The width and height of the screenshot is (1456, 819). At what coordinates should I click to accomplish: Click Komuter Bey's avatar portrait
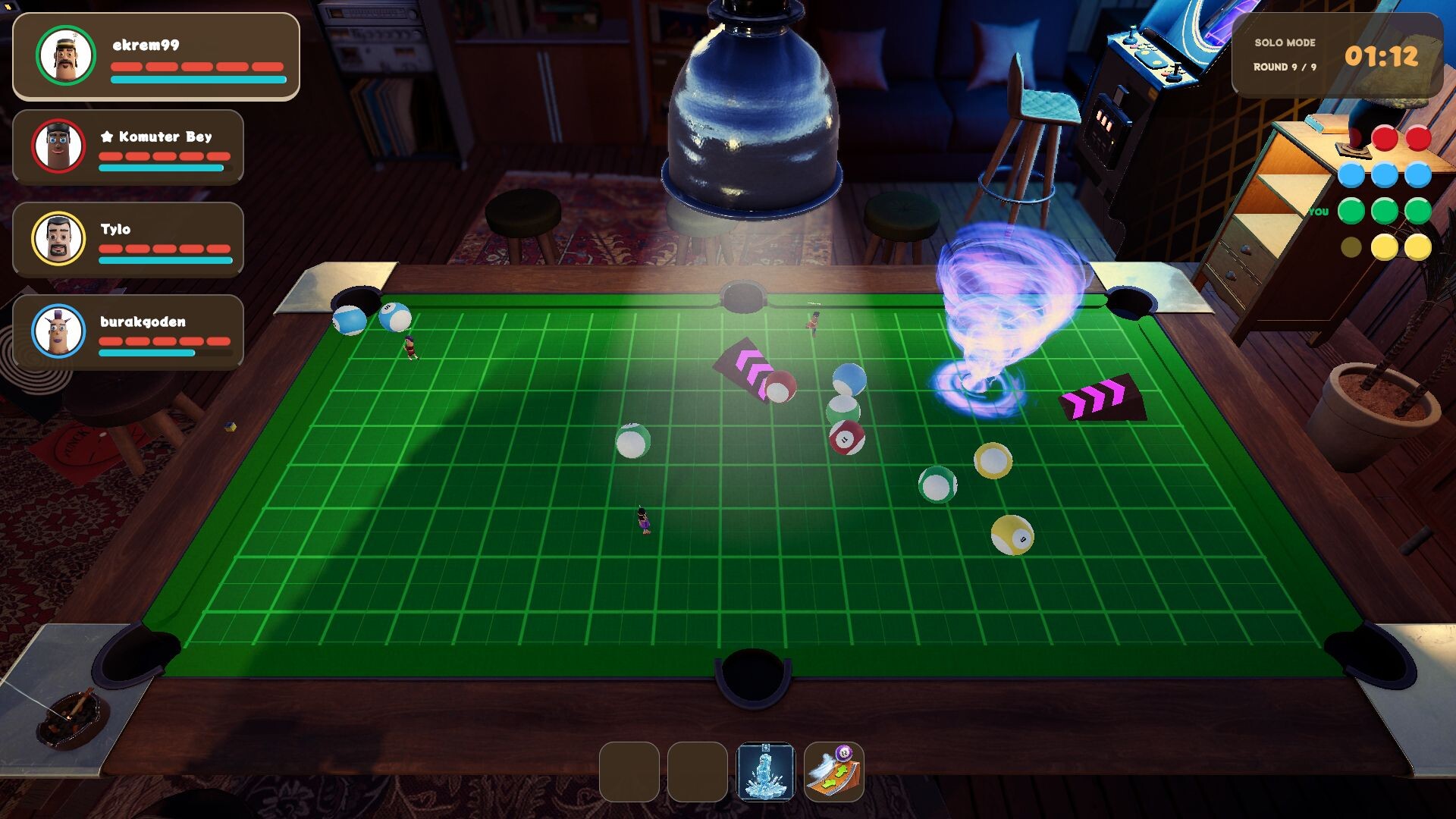[x=59, y=146]
